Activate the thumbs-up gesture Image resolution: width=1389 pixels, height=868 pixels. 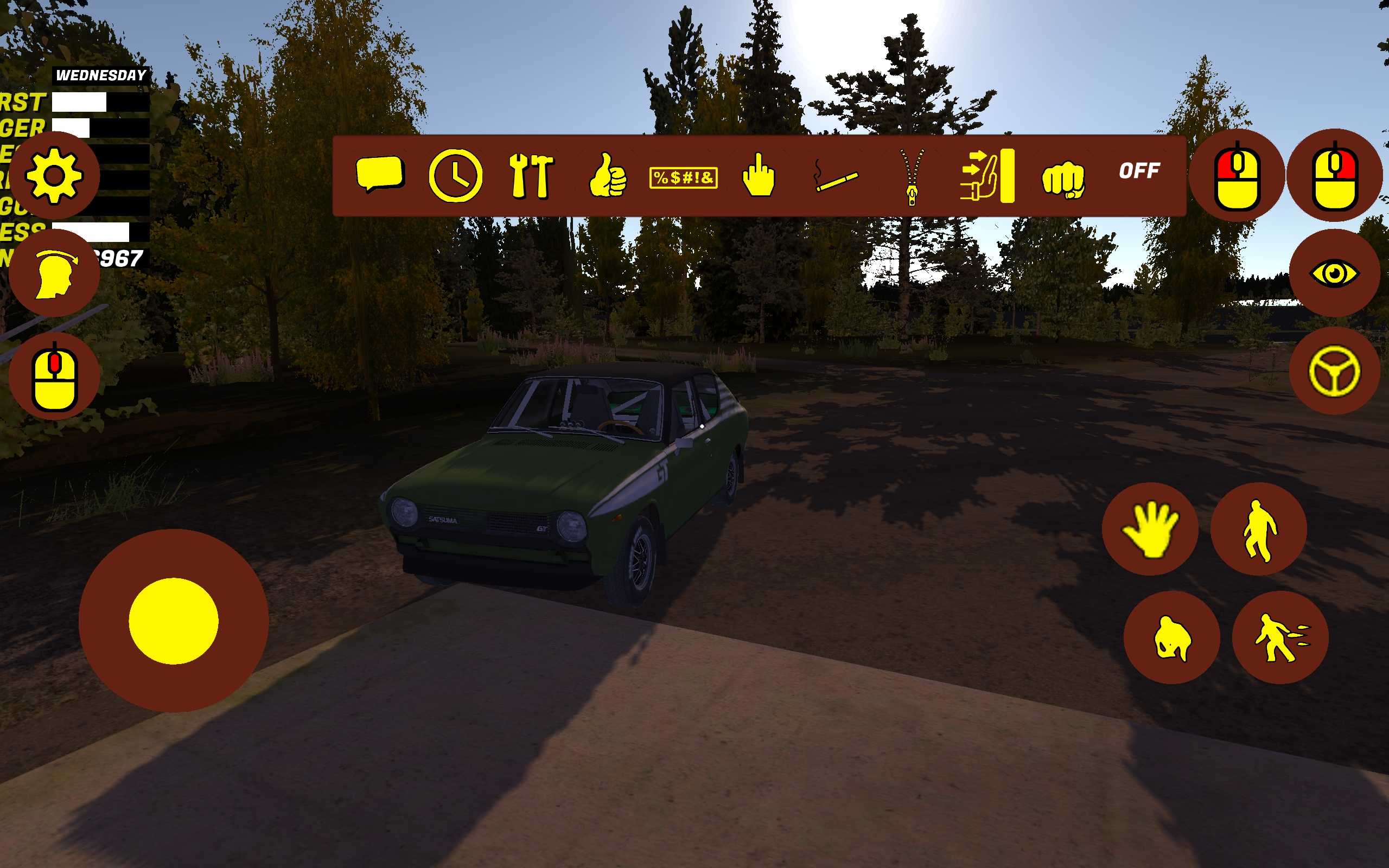pos(607,176)
